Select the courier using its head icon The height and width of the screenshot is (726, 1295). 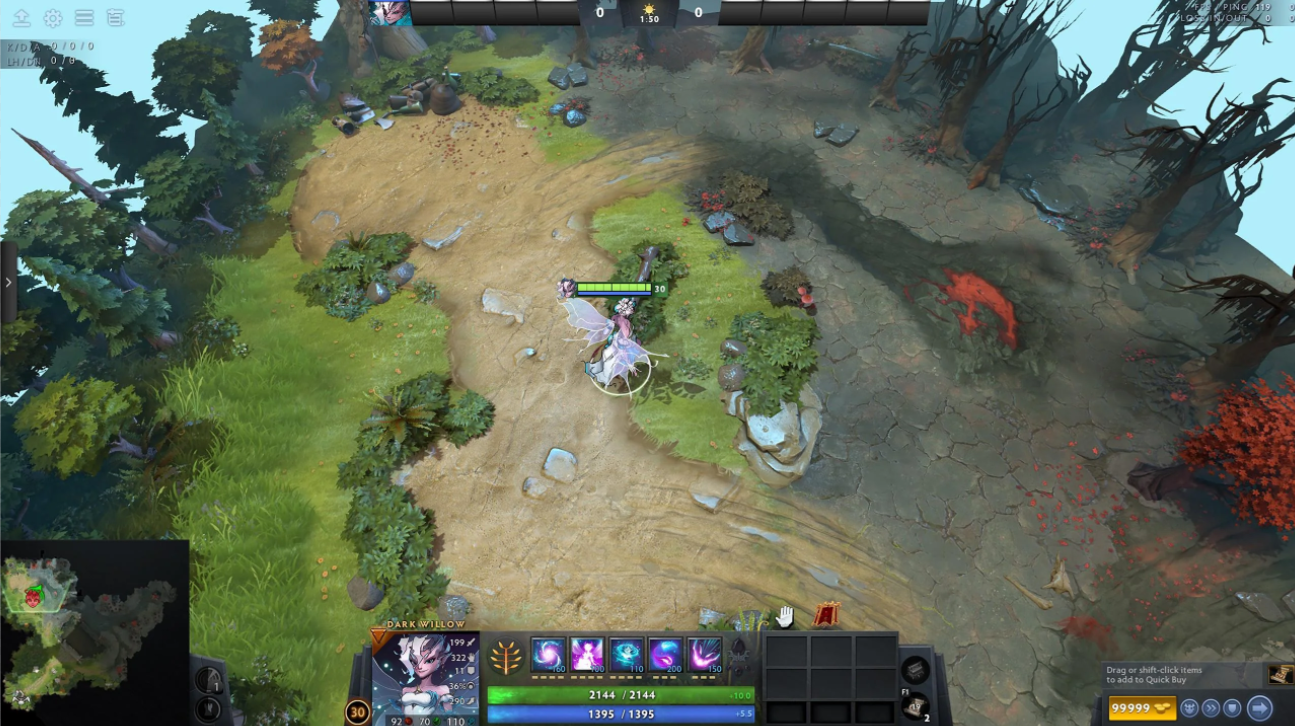1189,708
